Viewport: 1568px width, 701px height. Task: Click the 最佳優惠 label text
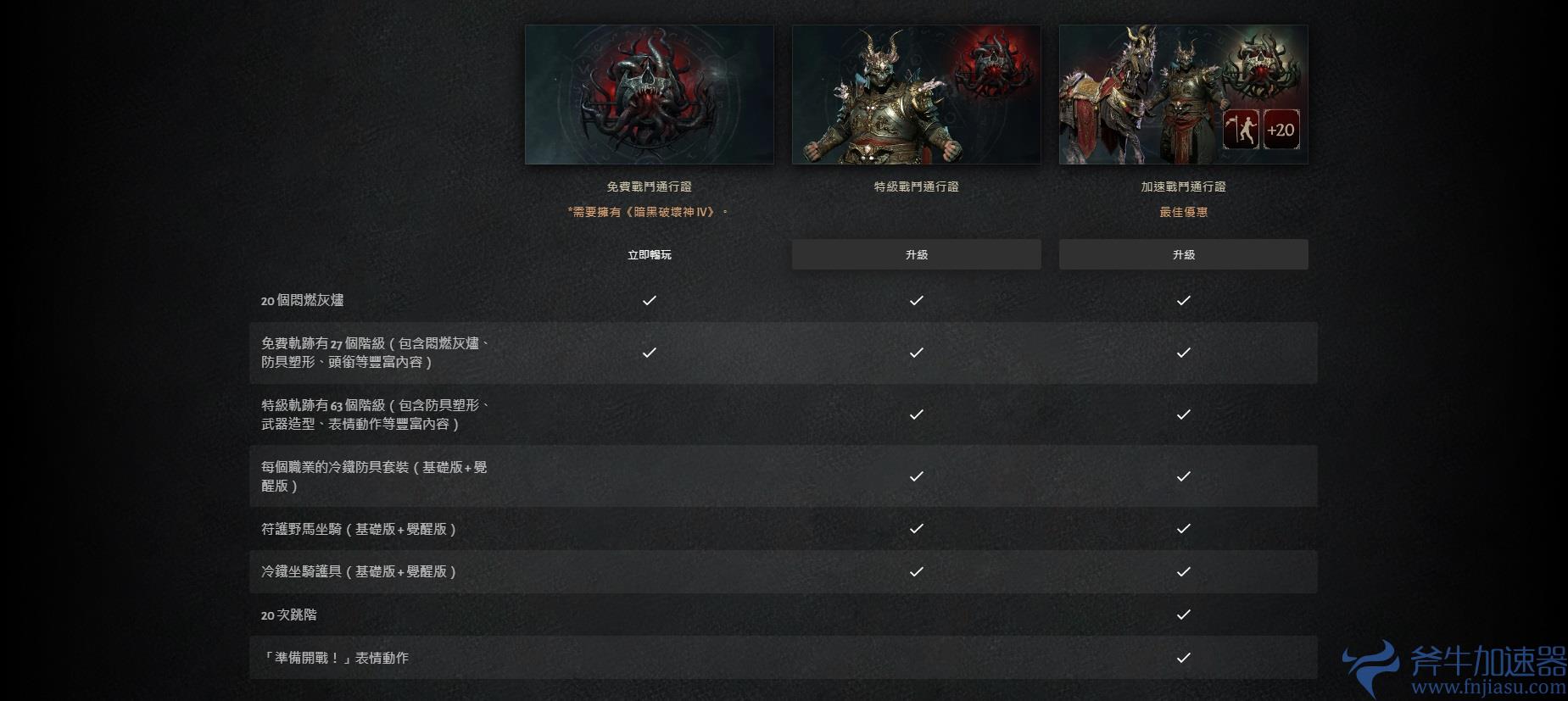tap(1184, 212)
